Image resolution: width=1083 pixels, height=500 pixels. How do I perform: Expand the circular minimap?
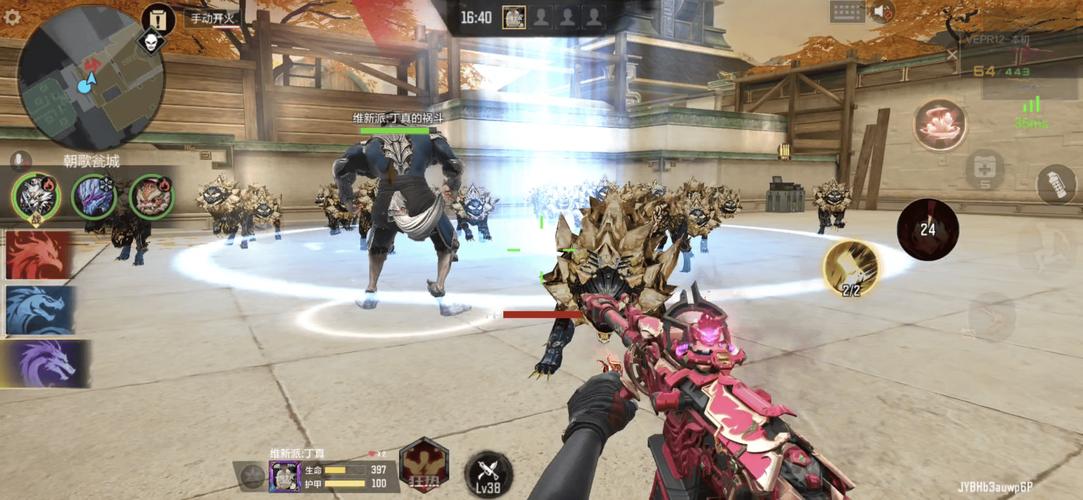click(91, 77)
